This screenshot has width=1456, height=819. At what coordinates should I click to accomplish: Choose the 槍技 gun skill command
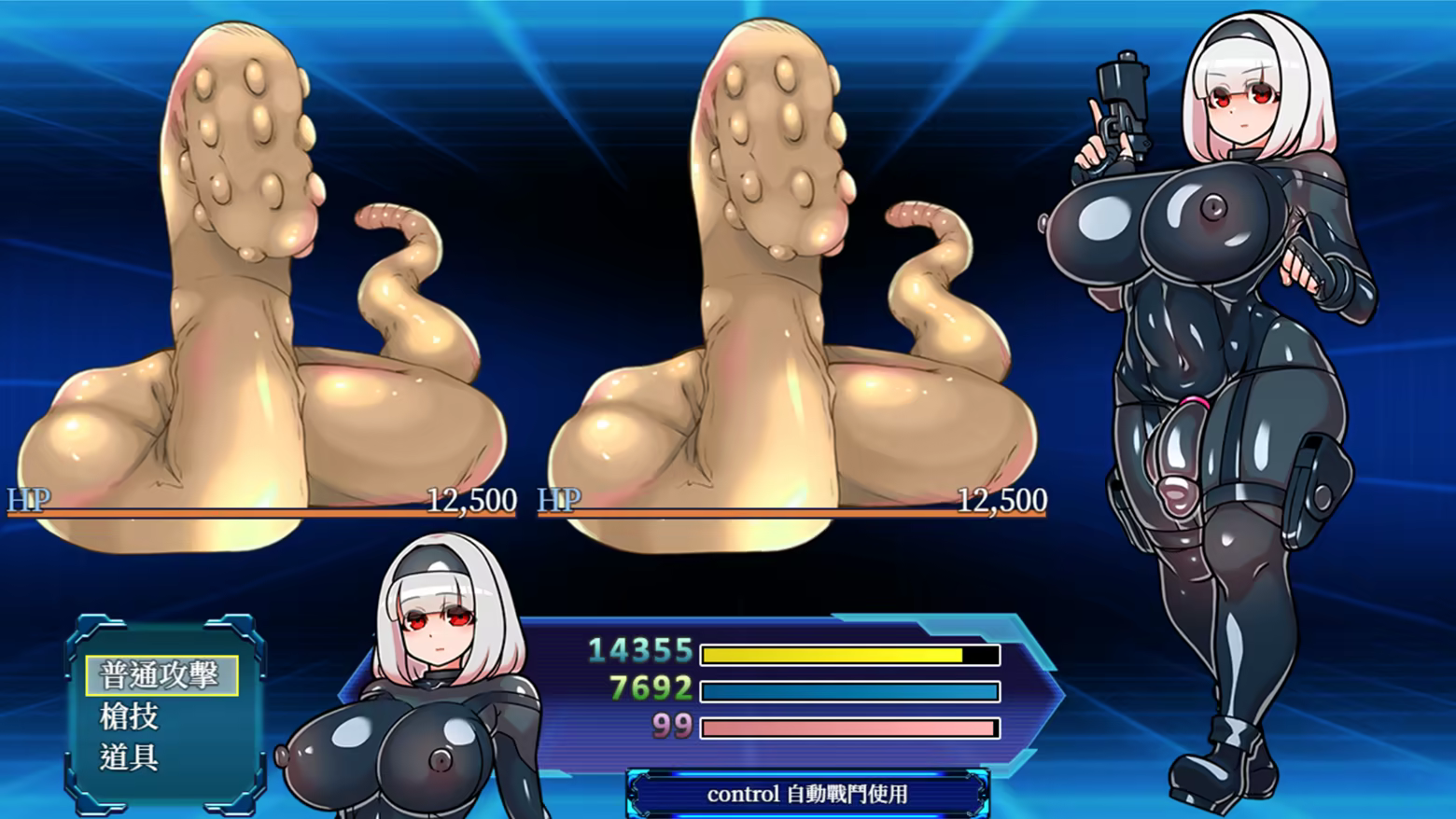click(130, 717)
